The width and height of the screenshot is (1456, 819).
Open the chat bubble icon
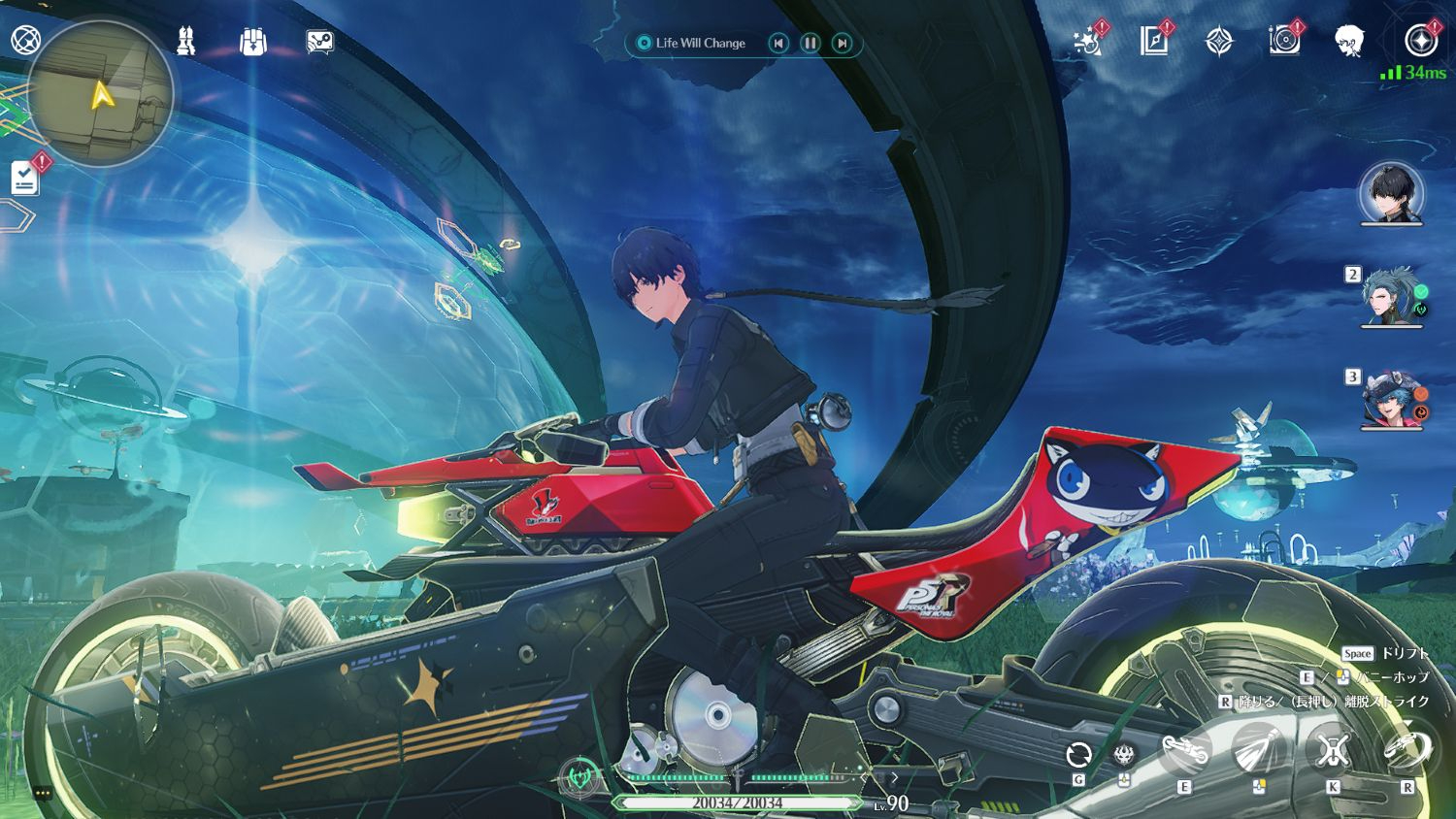319,42
